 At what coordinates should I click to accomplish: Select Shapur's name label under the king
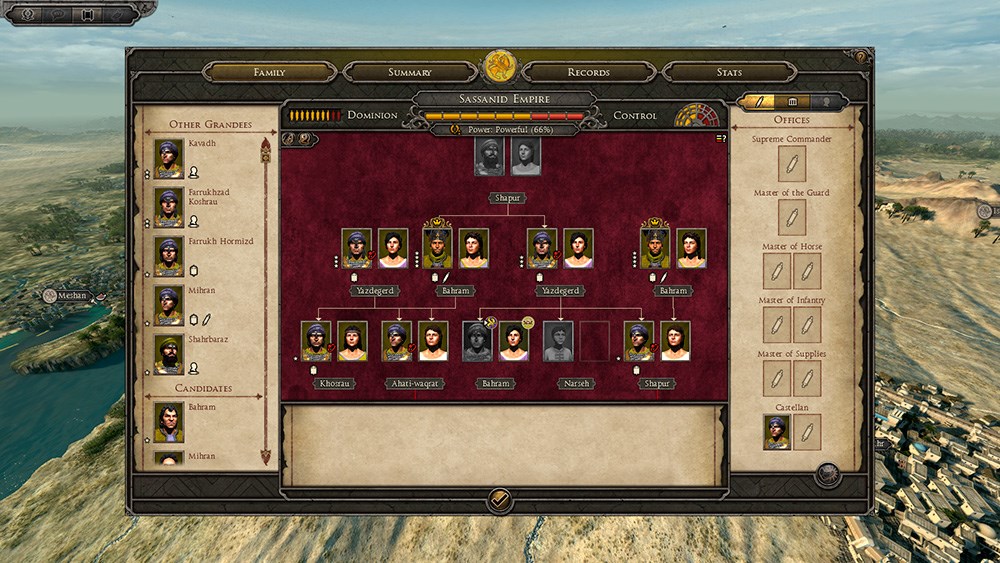pyautogui.click(x=507, y=198)
